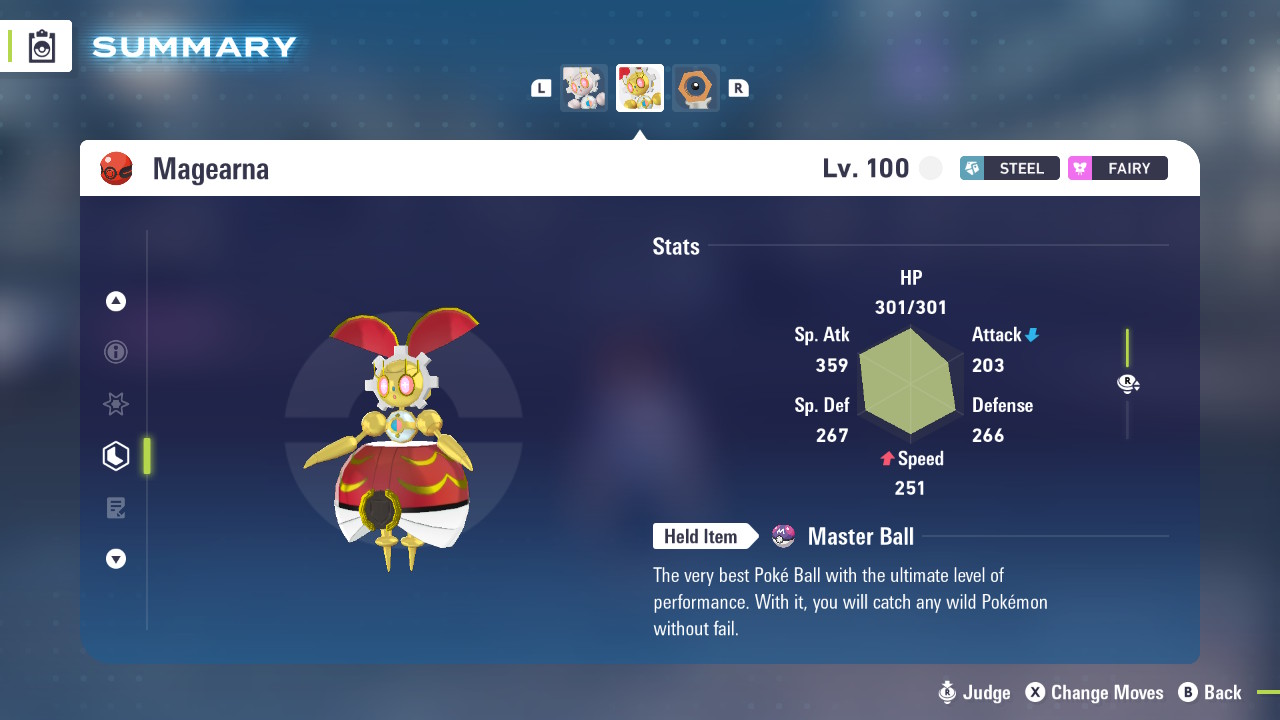
Task: Click the Master Ball held item icon
Action: [784, 536]
